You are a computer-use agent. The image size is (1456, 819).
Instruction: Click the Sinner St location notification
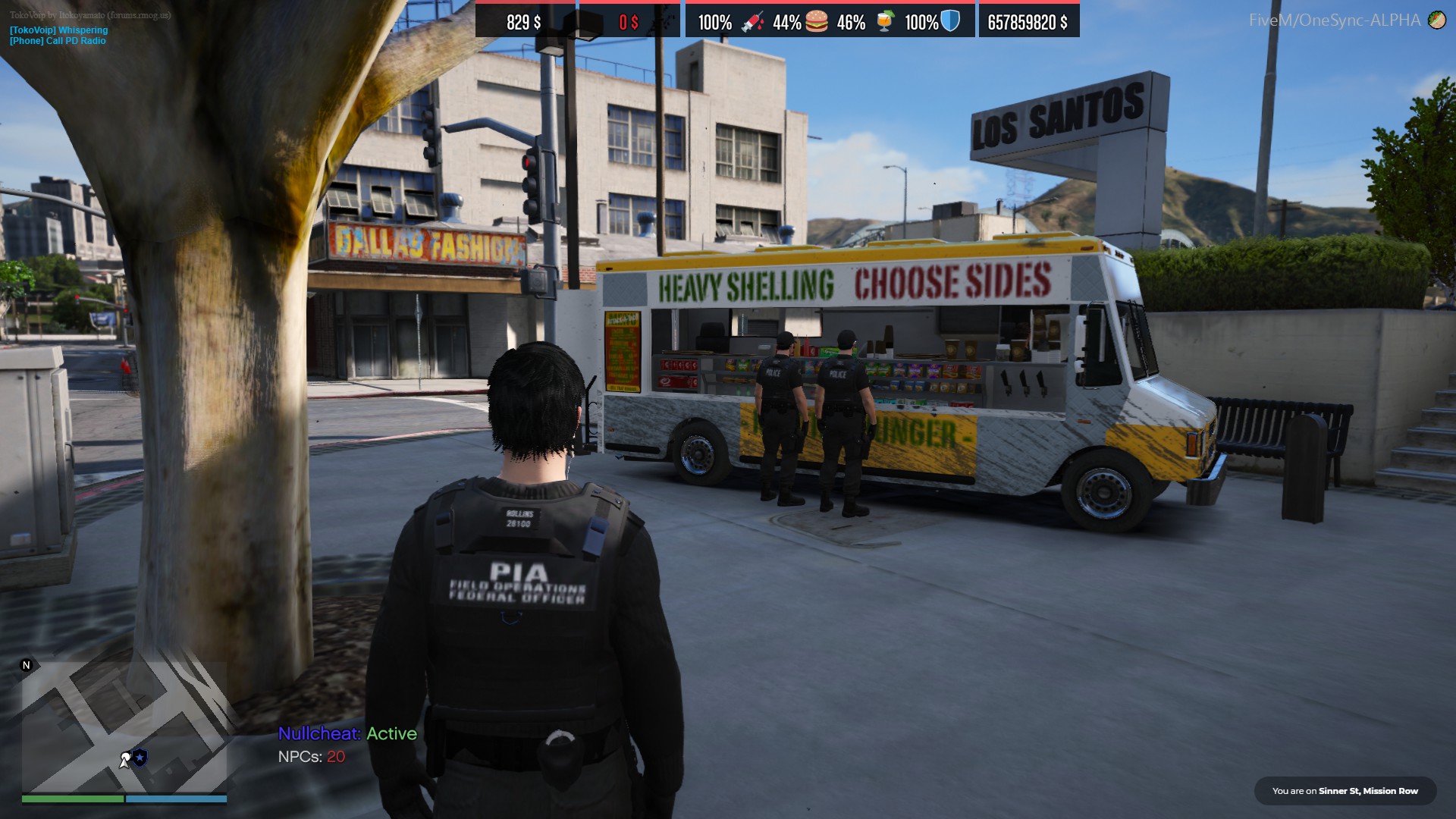tap(1345, 791)
